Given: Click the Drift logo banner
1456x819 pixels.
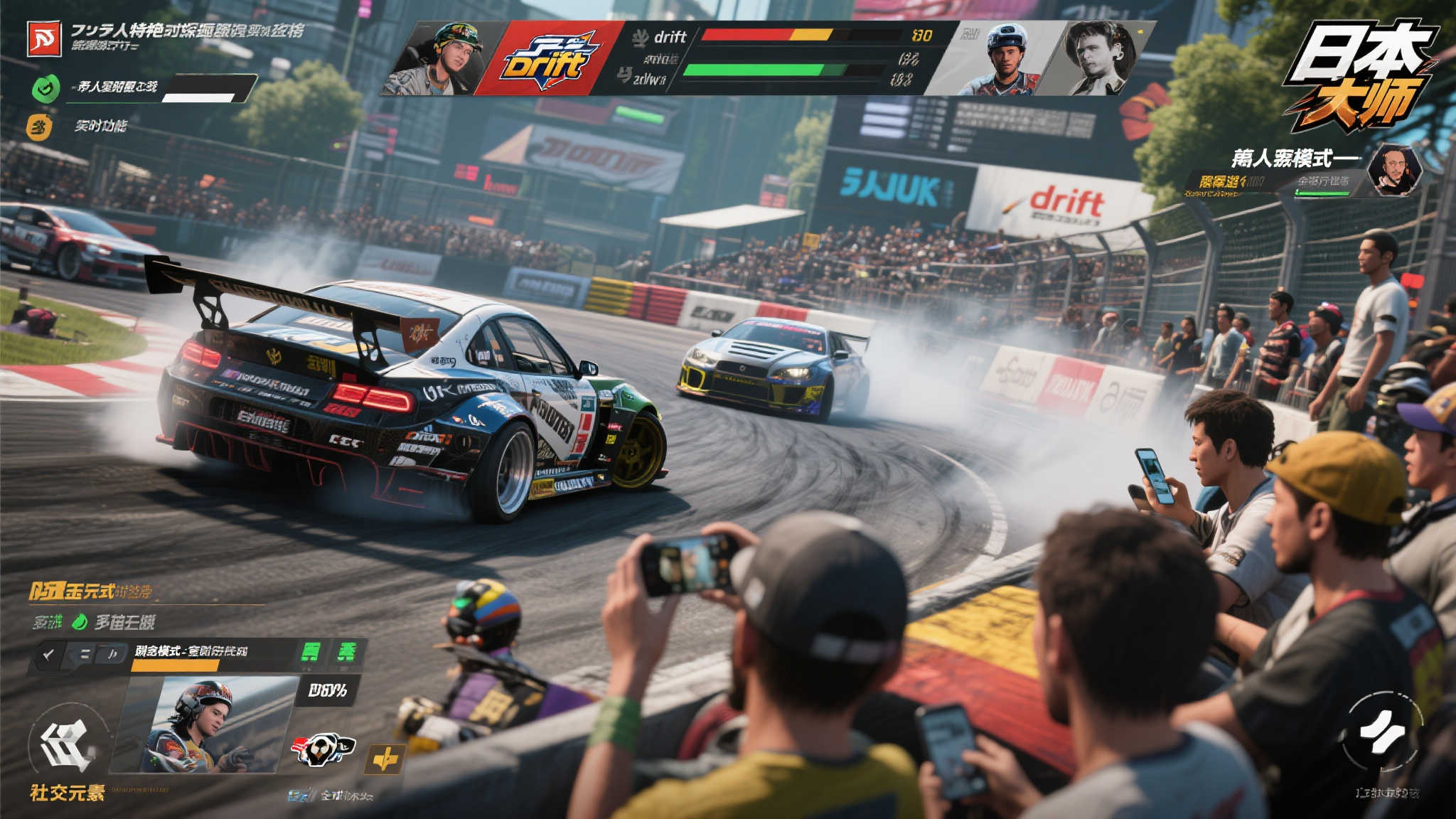Looking at the screenshot, I should coord(548,60).
